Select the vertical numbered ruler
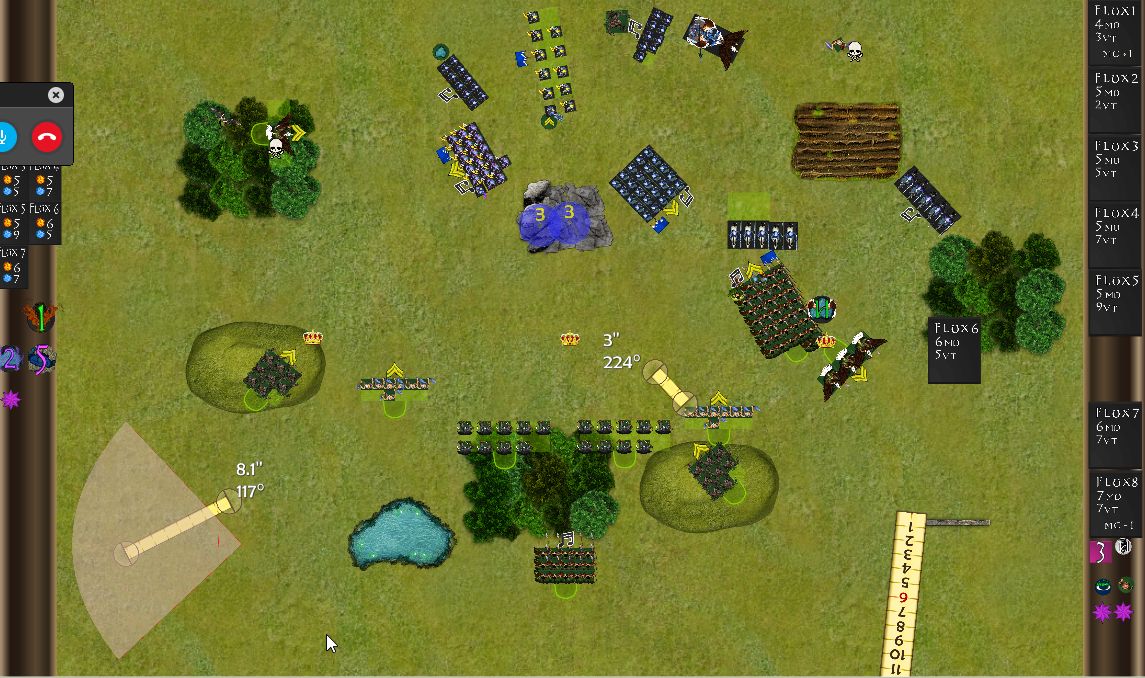The height and width of the screenshot is (678, 1145). click(x=903, y=595)
